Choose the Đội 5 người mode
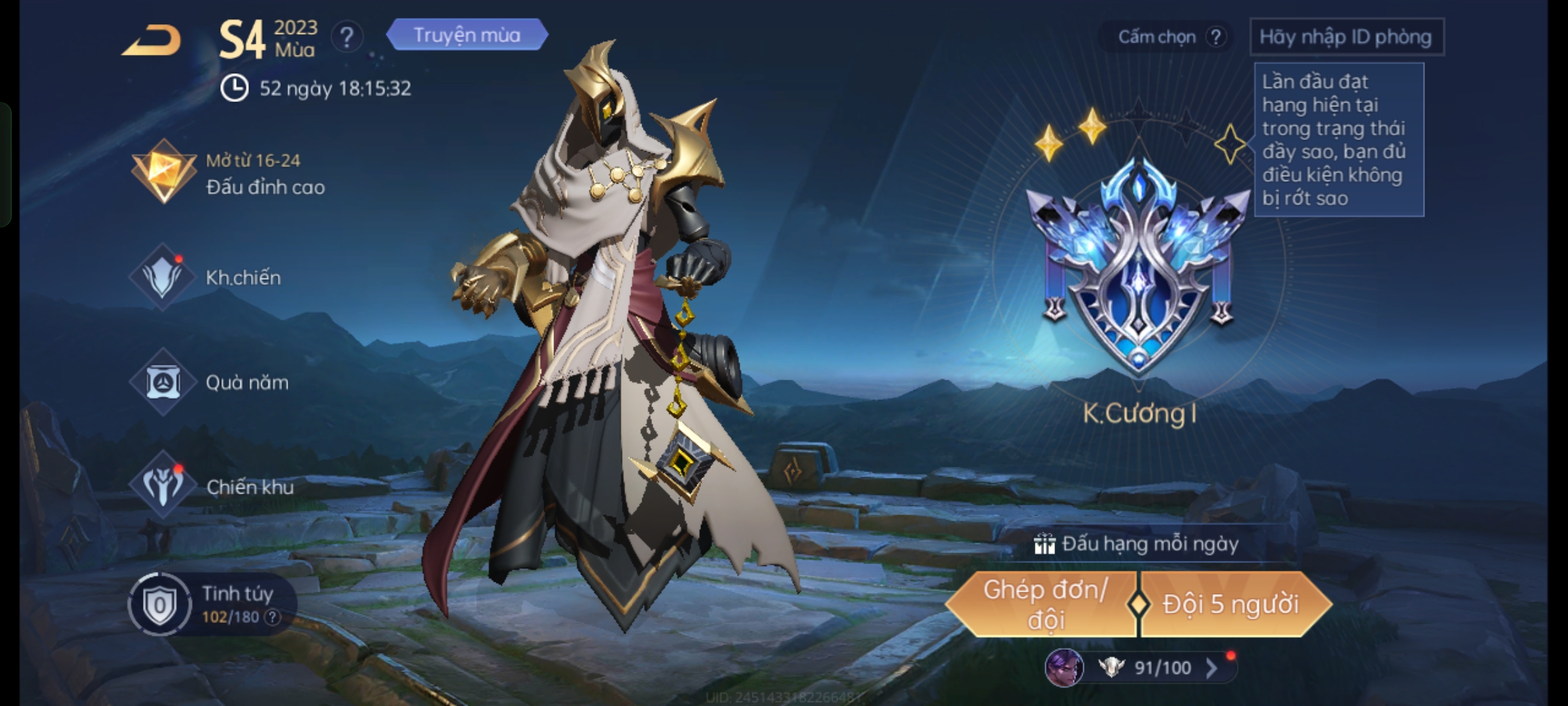This screenshot has width=1568, height=706. click(1231, 605)
